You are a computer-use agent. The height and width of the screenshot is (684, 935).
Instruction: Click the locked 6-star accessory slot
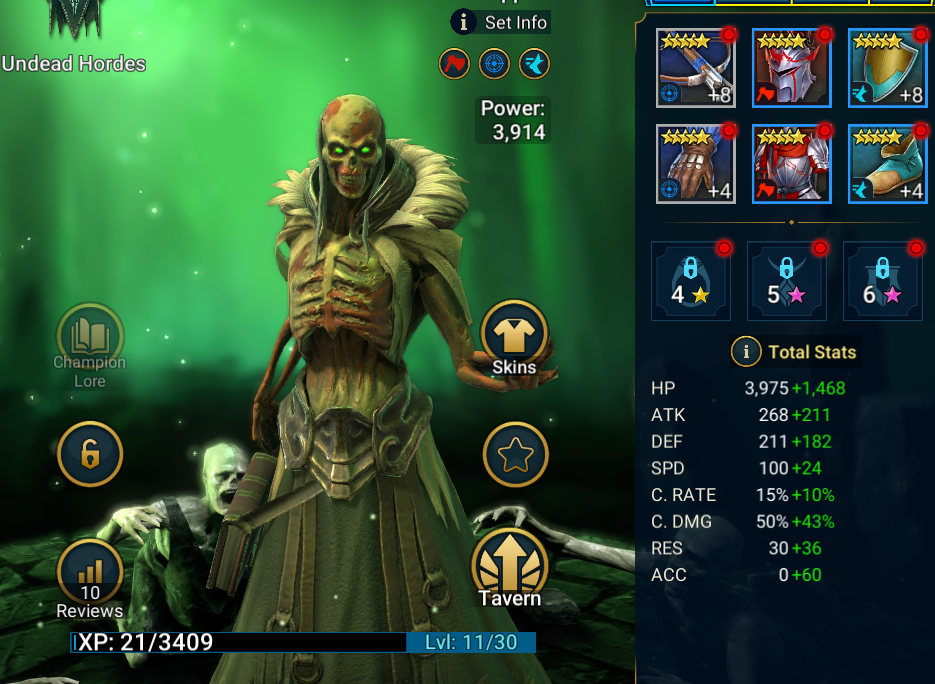pyautogui.click(x=883, y=281)
